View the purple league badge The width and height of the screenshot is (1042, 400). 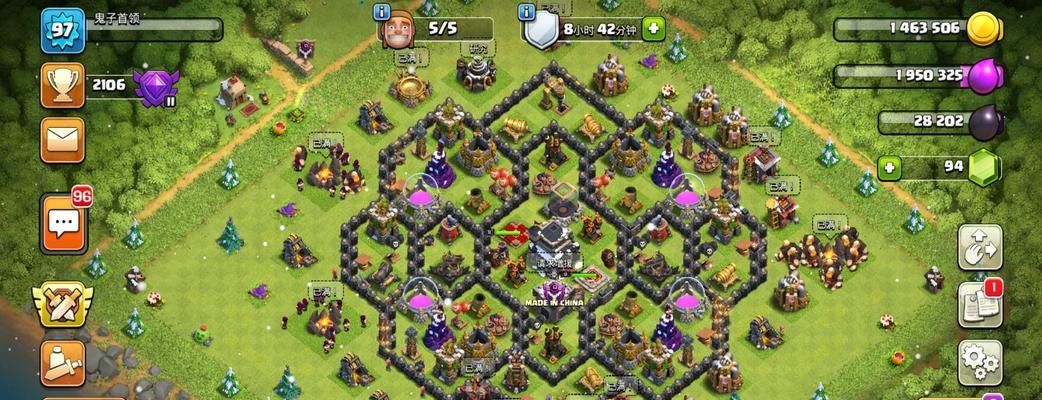(153, 86)
